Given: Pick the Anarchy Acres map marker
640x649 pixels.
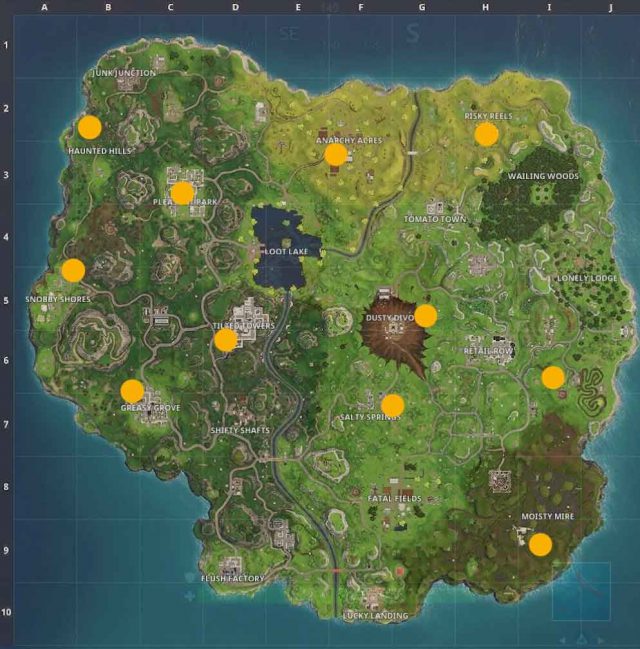Looking at the screenshot, I should [x=336, y=154].
